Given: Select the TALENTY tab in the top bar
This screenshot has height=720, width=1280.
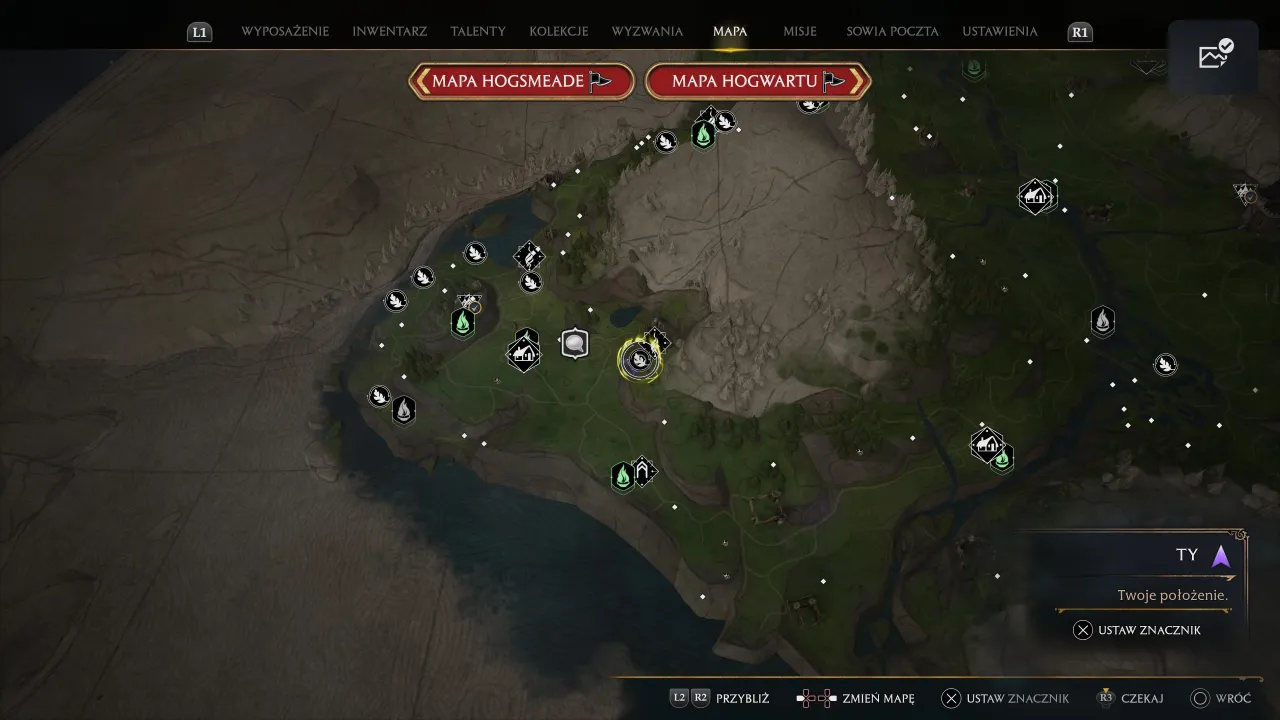Looking at the screenshot, I should [478, 31].
